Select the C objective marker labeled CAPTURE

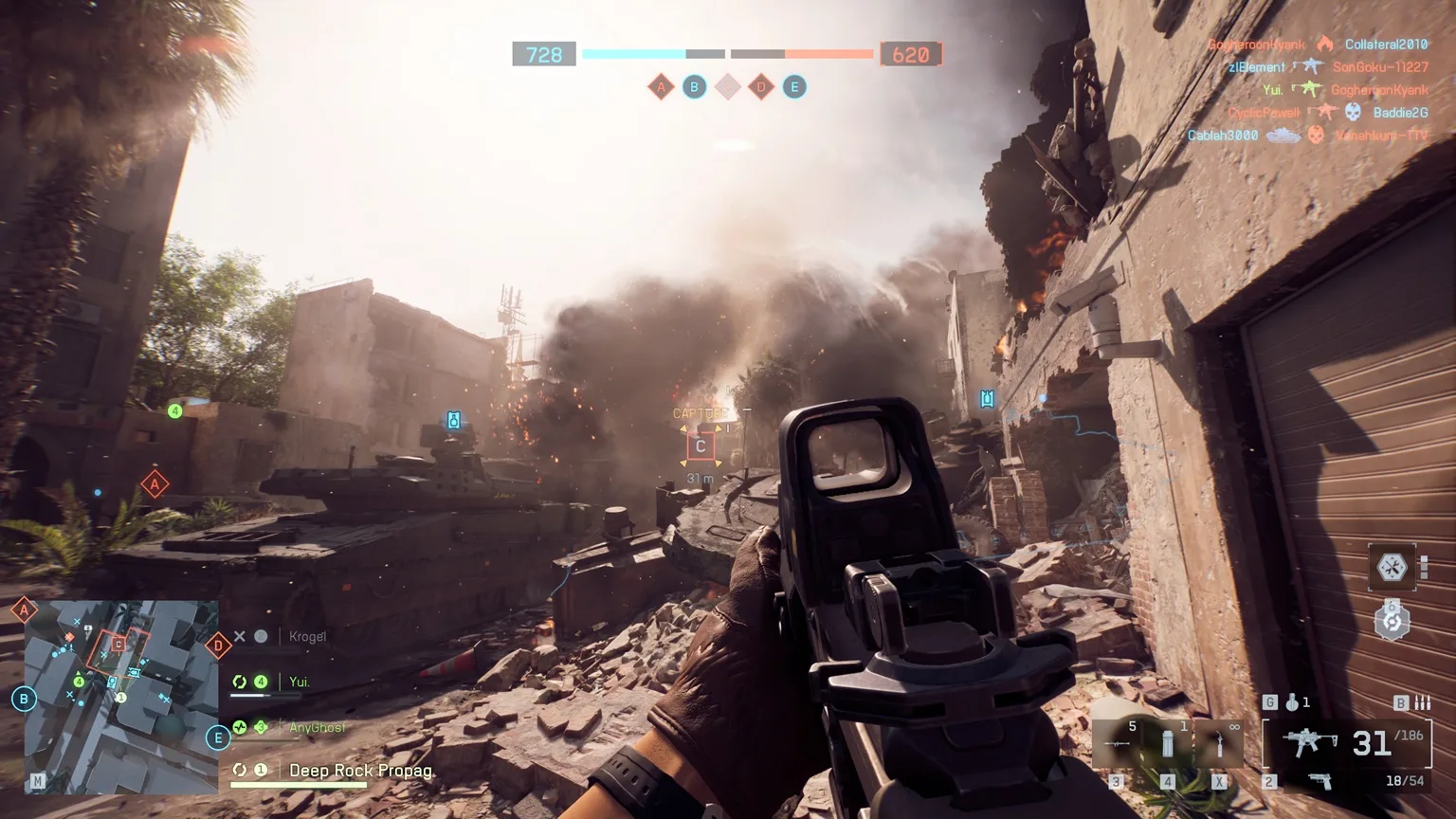pyautogui.click(x=701, y=444)
